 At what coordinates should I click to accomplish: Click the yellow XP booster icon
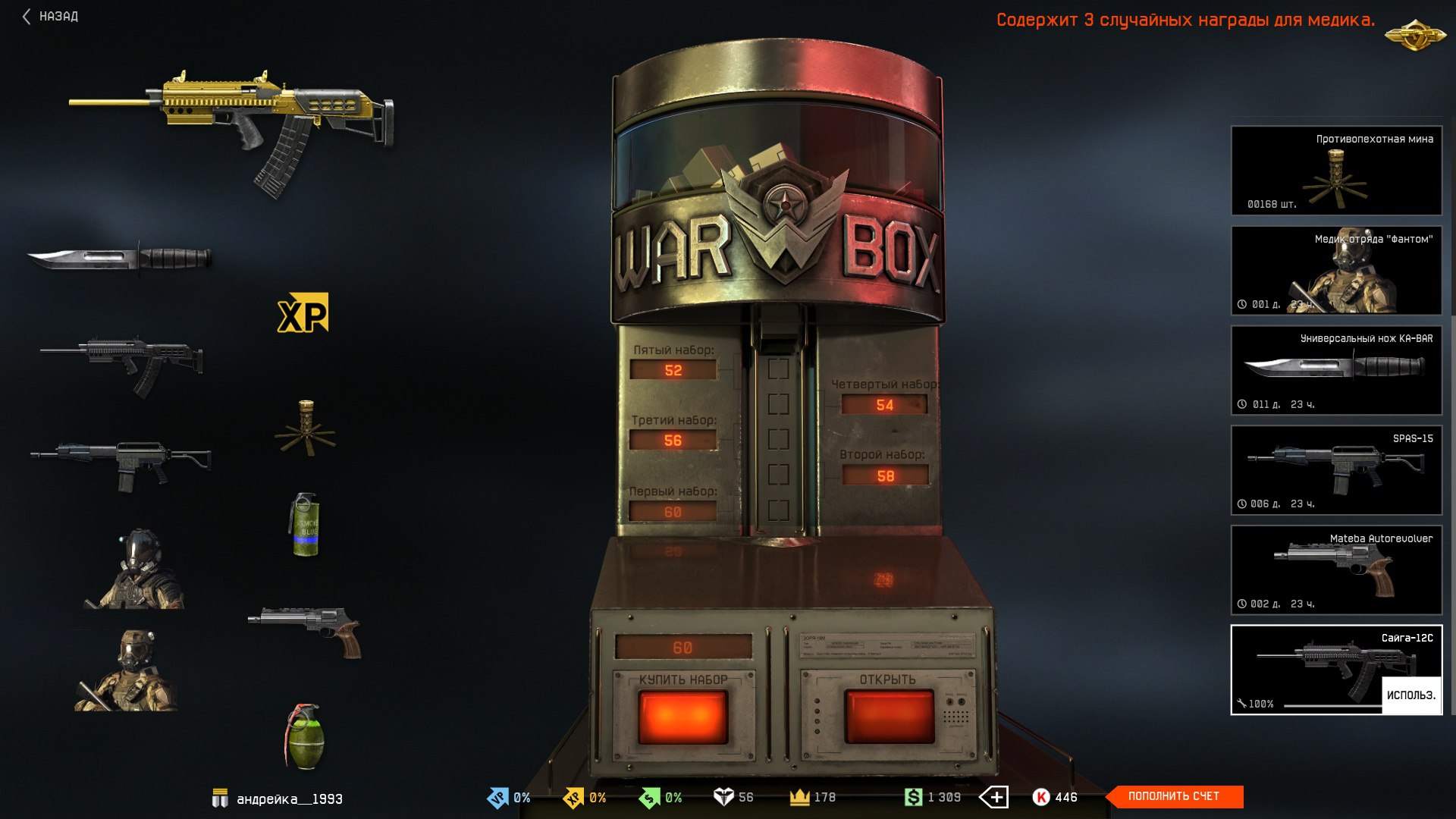[303, 313]
